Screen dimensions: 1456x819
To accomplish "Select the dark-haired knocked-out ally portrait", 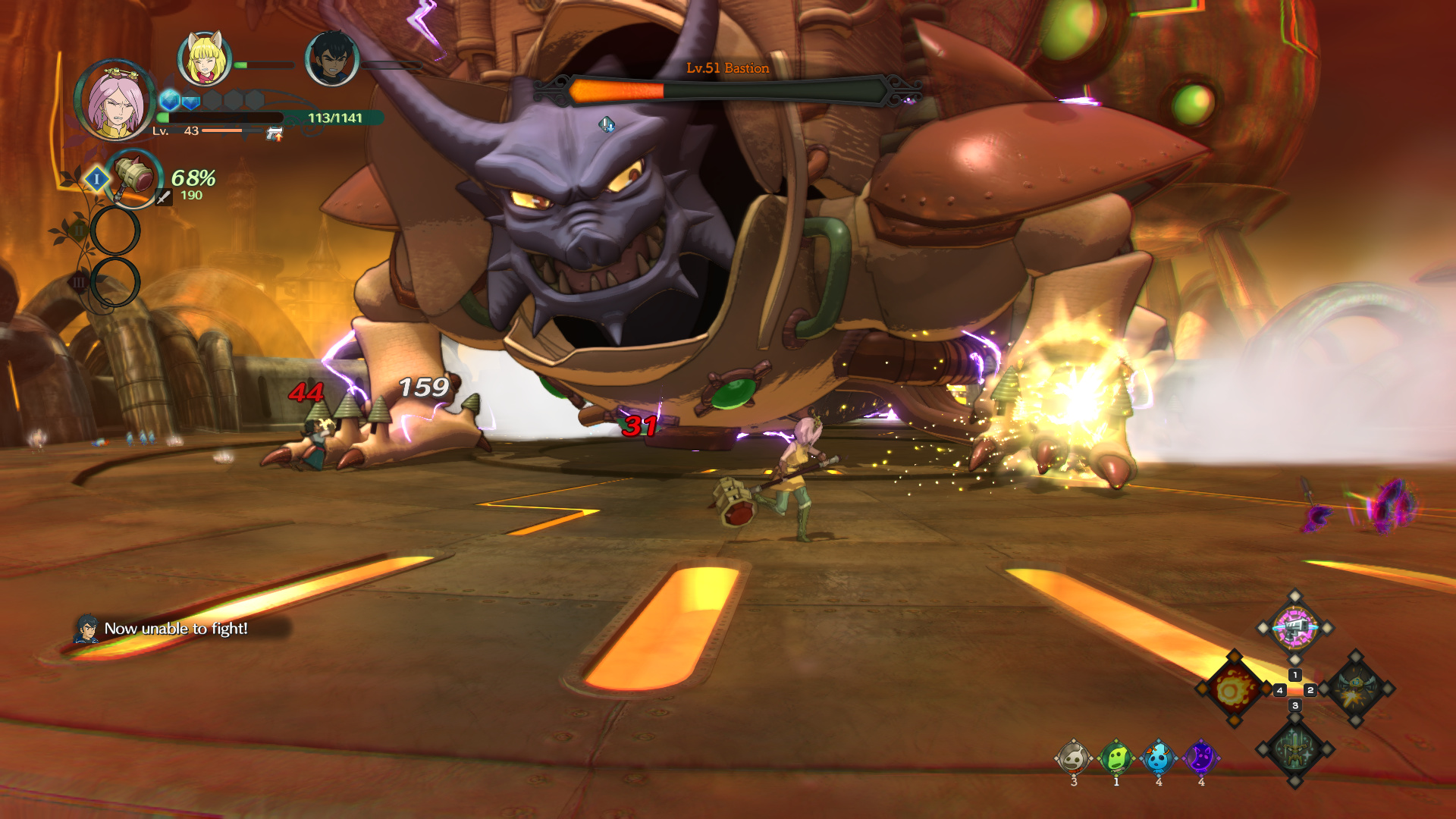I will (331, 59).
